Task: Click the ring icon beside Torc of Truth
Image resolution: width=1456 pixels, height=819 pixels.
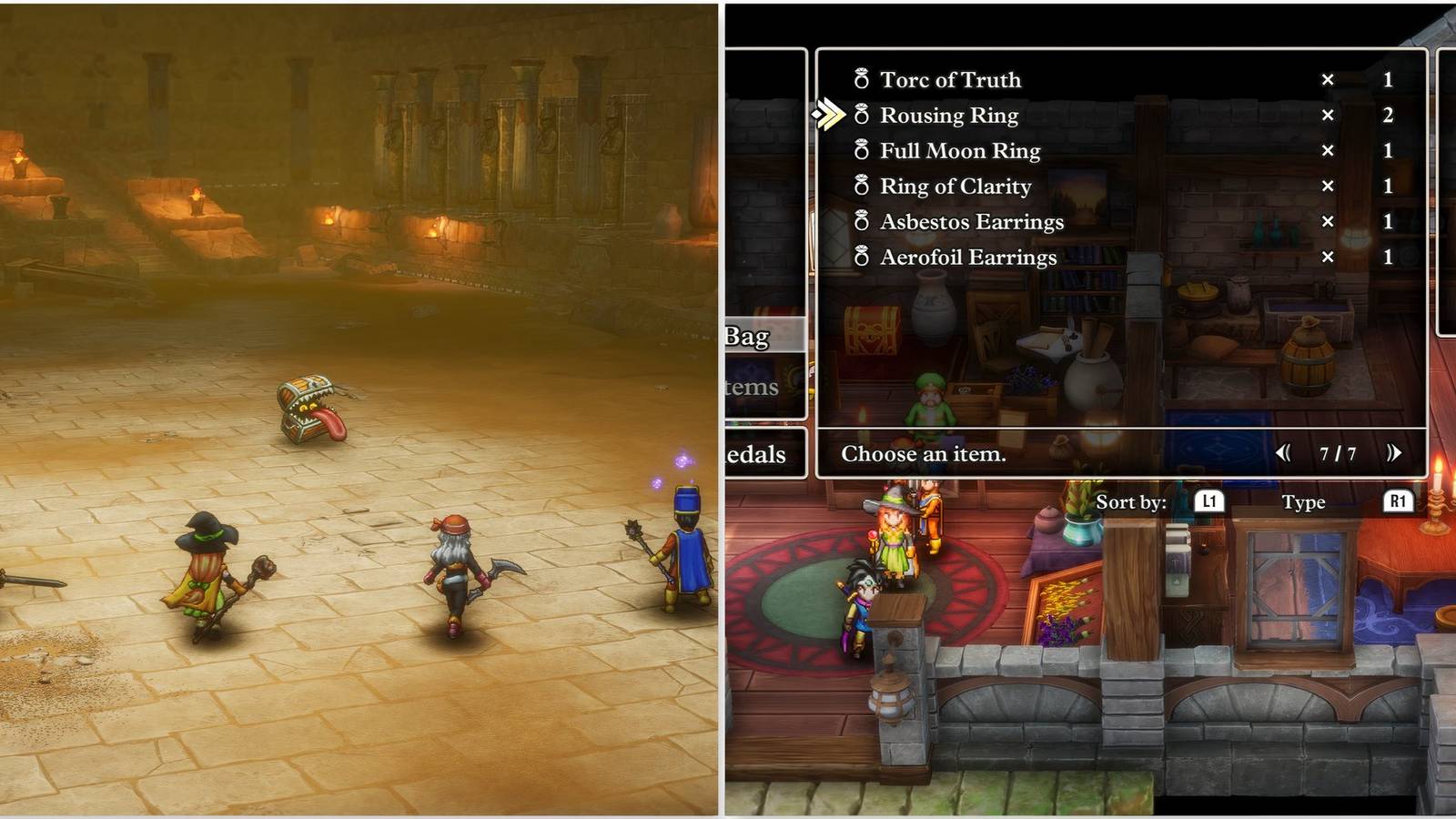Action: (x=861, y=80)
